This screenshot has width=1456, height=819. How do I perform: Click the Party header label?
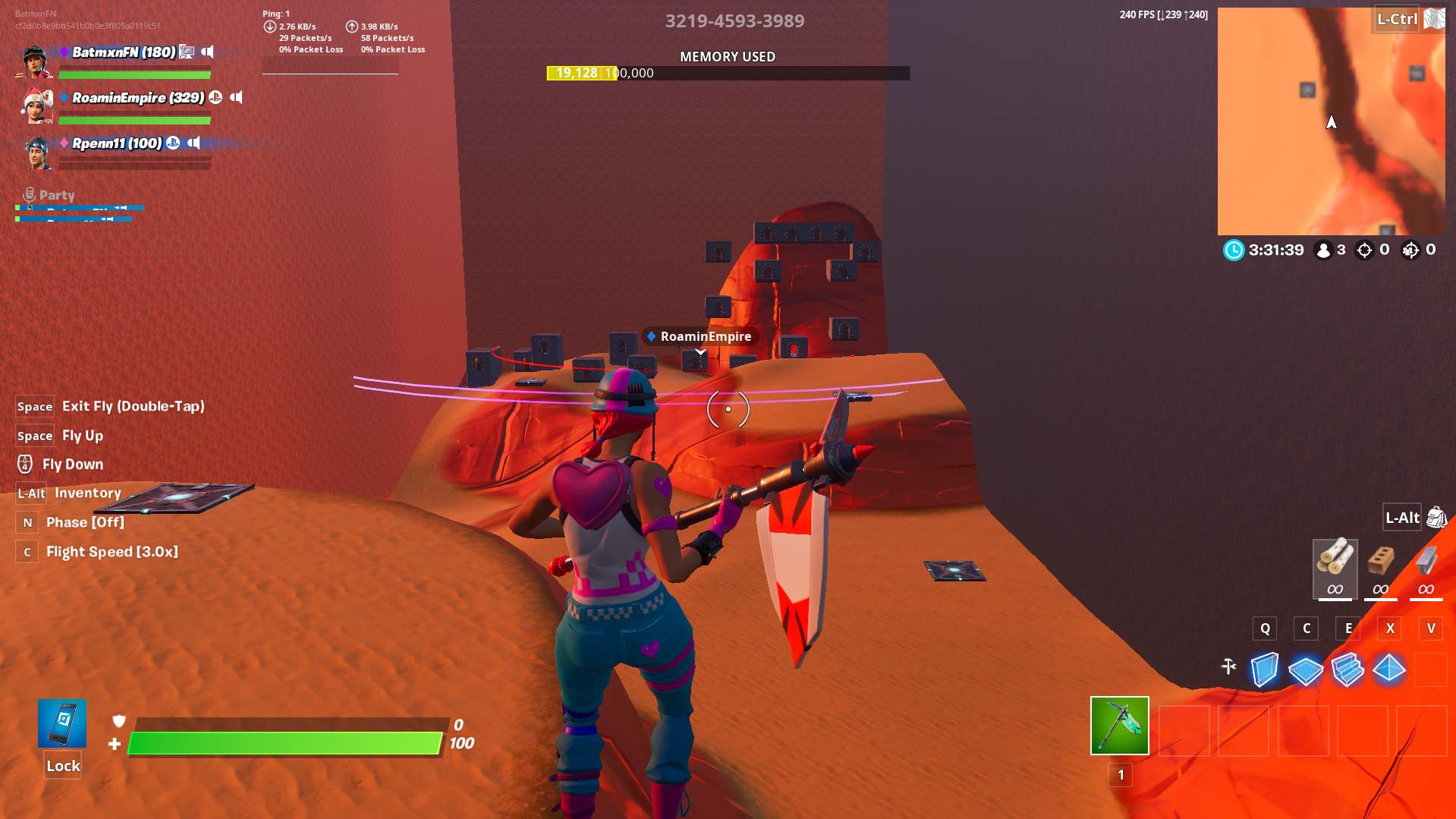coord(57,195)
